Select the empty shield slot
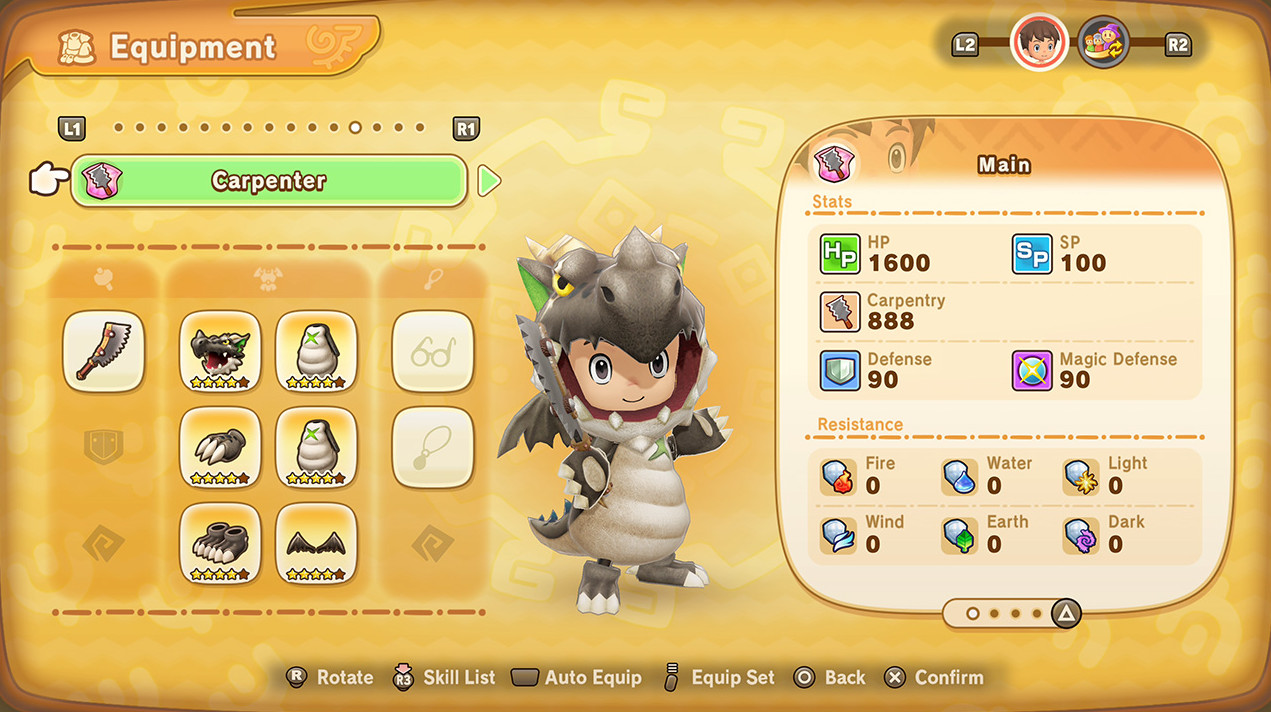The width and height of the screenshot is (1271, 712). pos(103,447)
